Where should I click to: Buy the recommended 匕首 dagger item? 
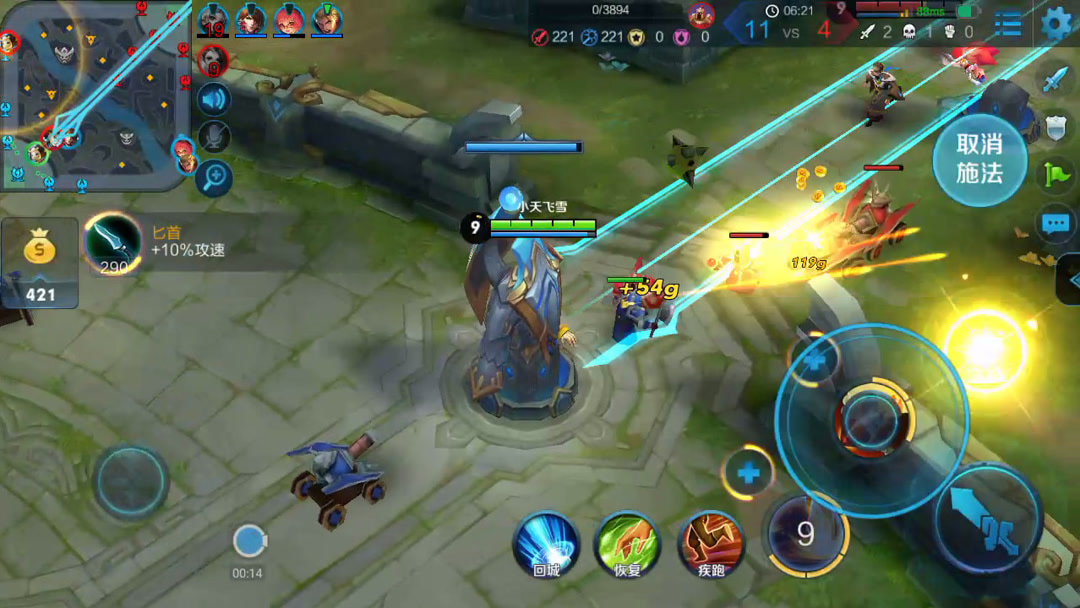[x=112, y=244]
